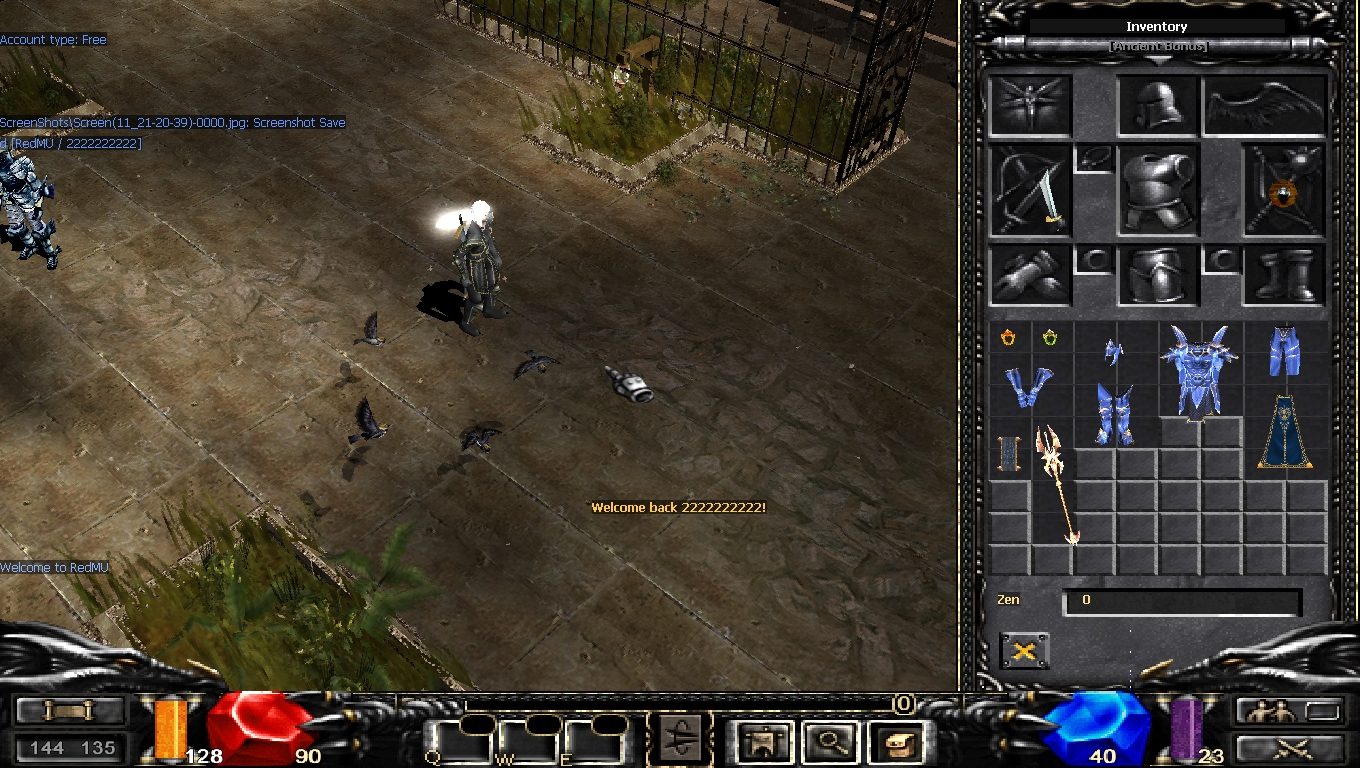Click the equipped orb pendant in the shield slot
Screen dimensions: 1360x768
[x=1282, y=191]
